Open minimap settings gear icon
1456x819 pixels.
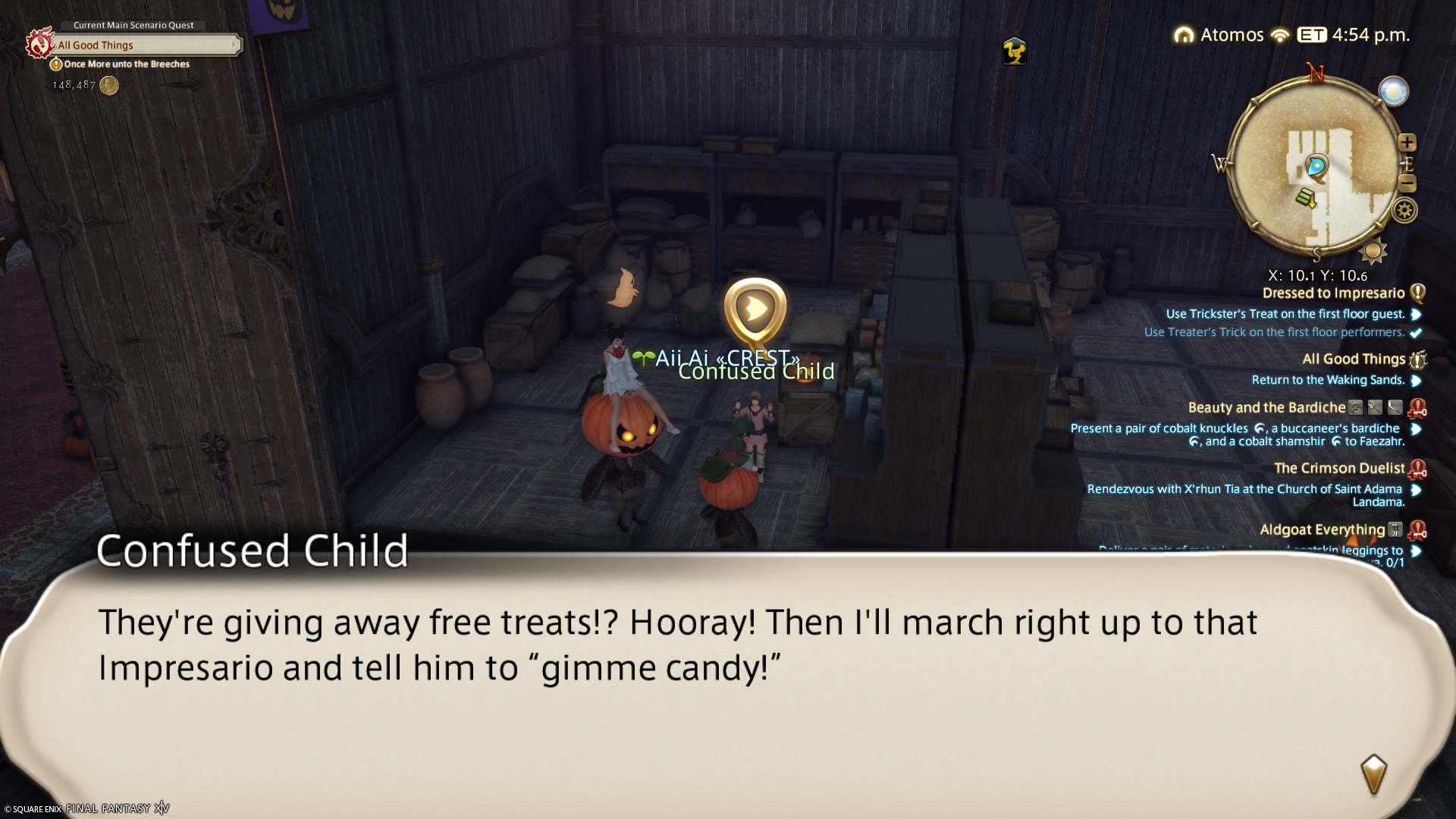click(1404, 210)
